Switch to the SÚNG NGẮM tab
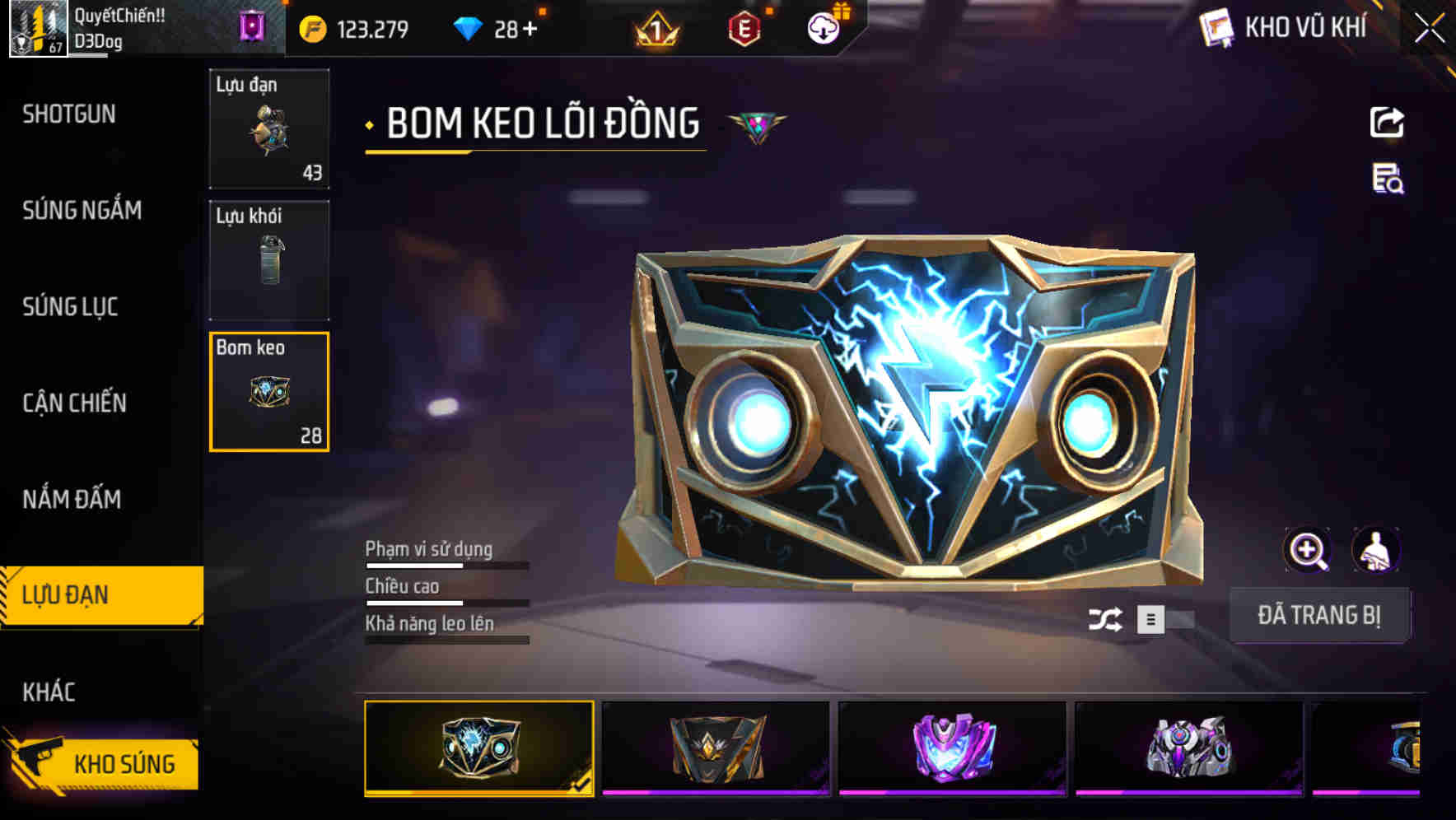 pyautogui.click(x=80, y=211)
